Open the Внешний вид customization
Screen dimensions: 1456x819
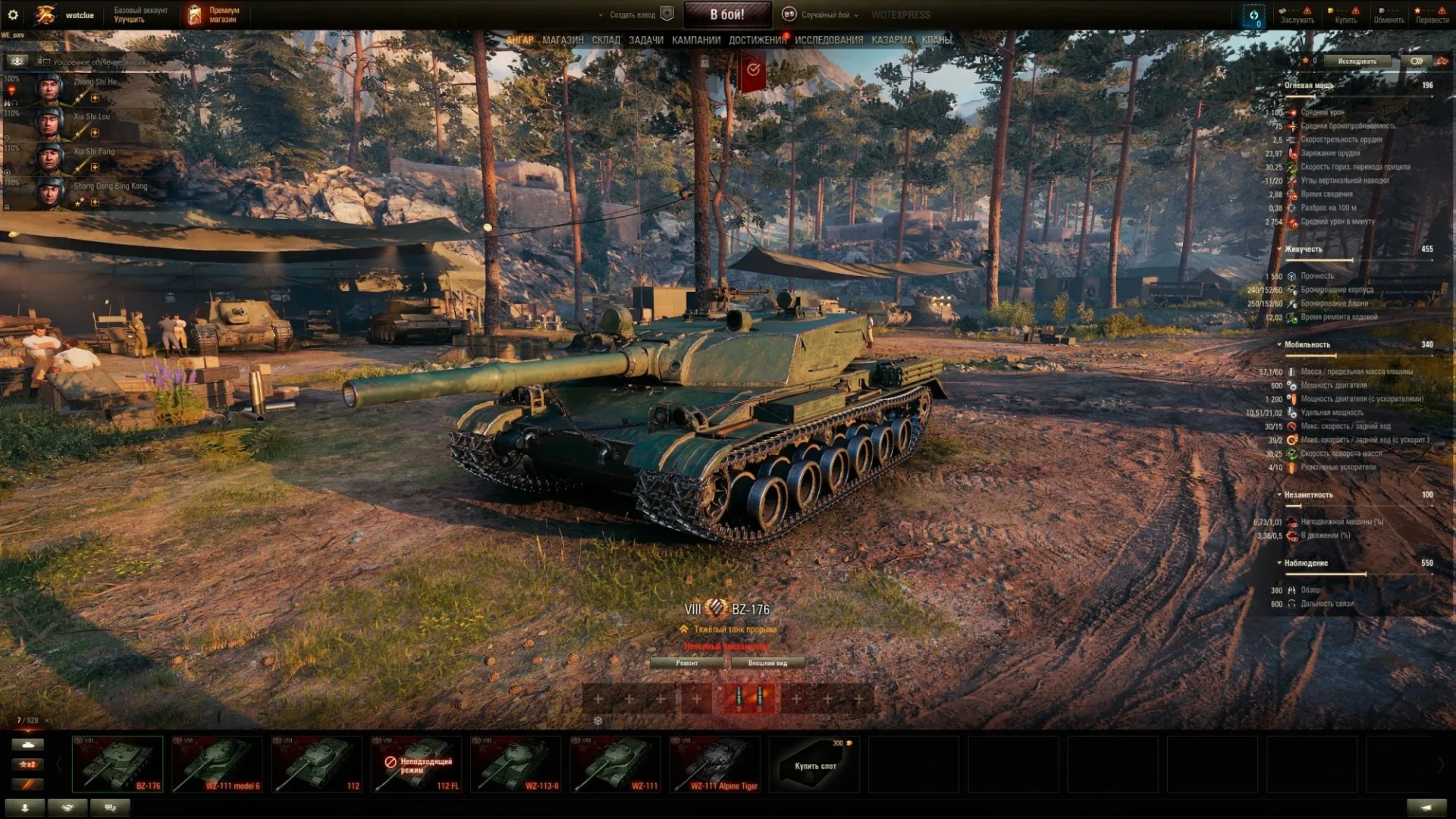point(767,663)
